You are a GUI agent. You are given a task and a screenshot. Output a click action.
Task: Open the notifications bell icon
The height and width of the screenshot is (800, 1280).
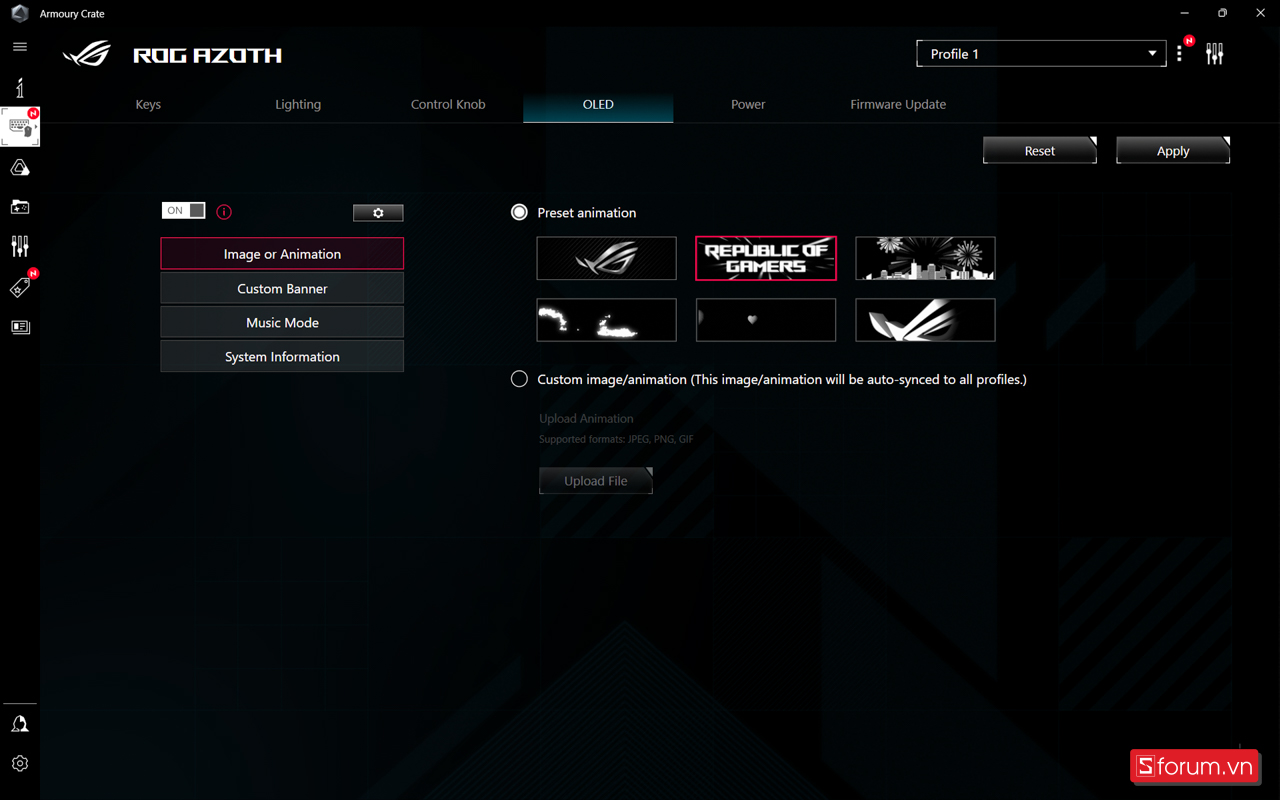[x=20, y=722]
